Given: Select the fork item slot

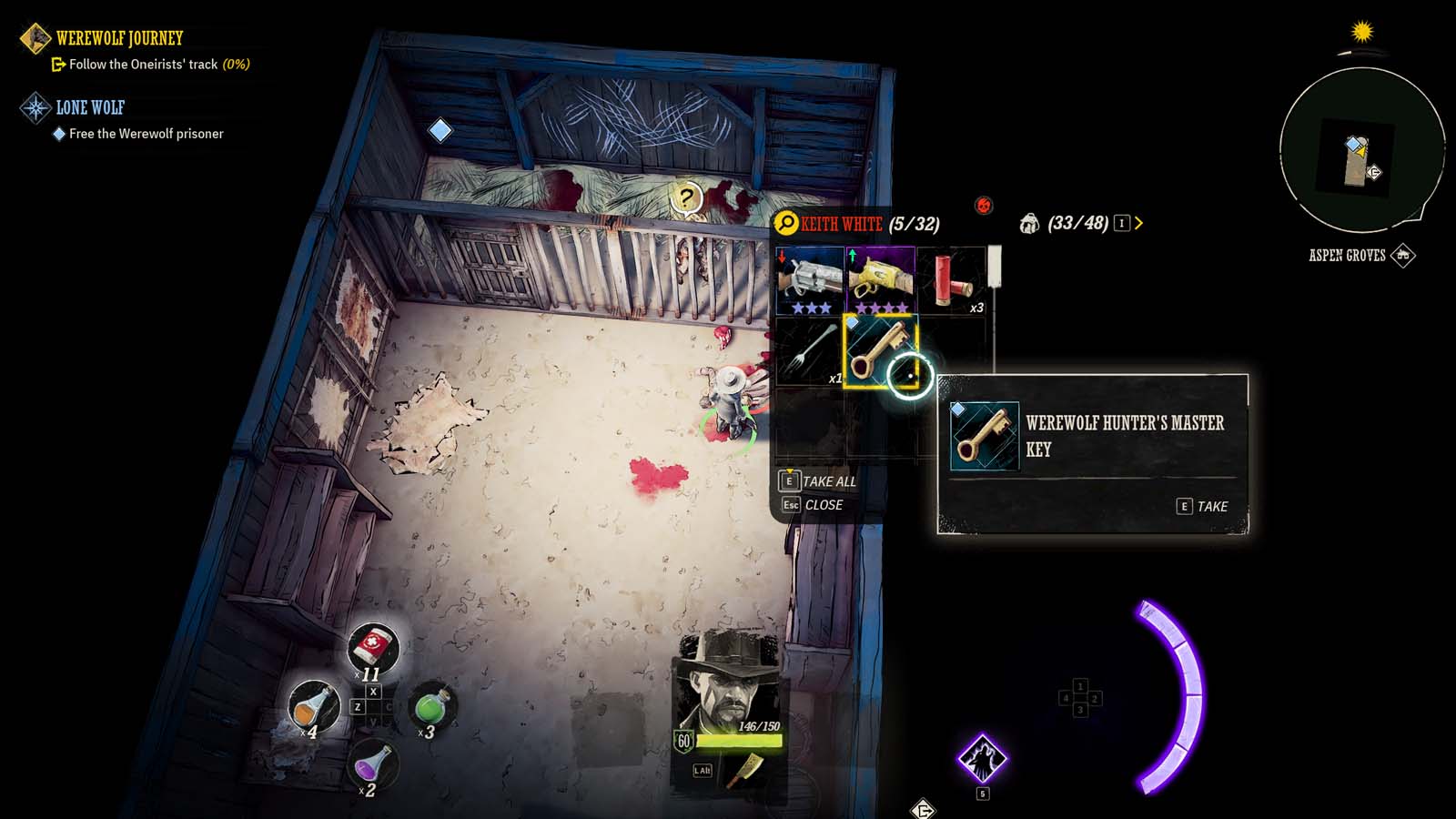Looking at the screenshot, I should 809,351.
